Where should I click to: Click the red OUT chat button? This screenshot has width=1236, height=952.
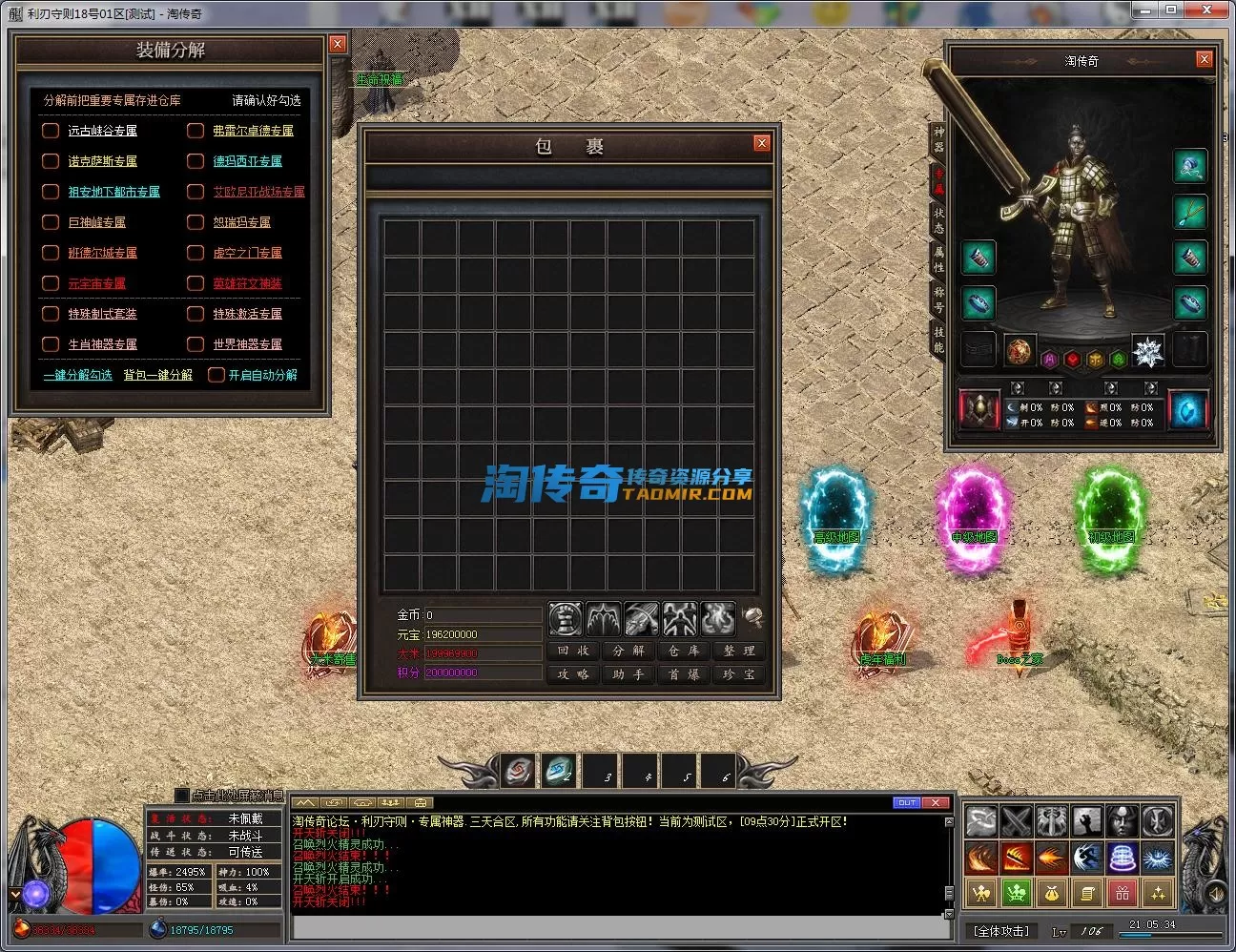[906, 802]
